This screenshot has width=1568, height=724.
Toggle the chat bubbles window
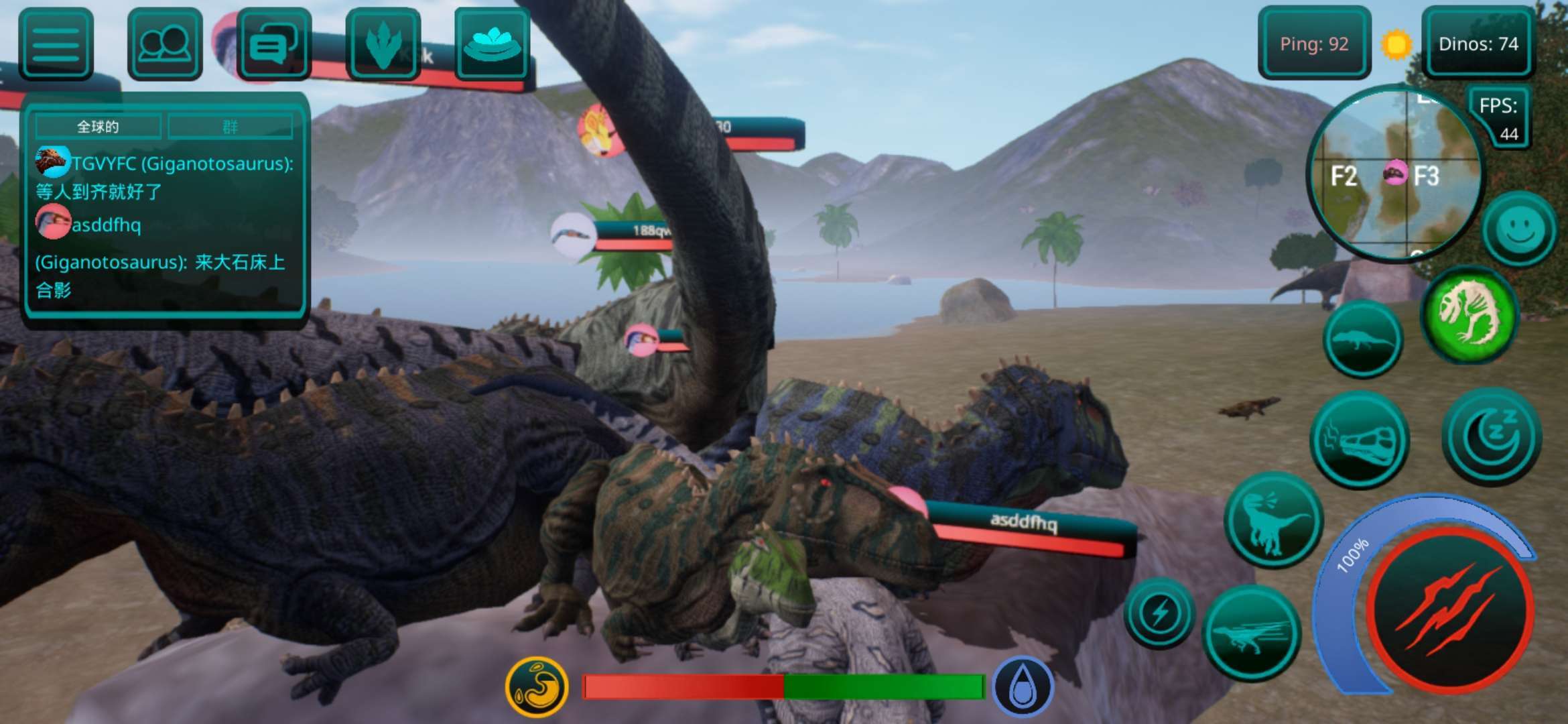(x=273, y=44)
